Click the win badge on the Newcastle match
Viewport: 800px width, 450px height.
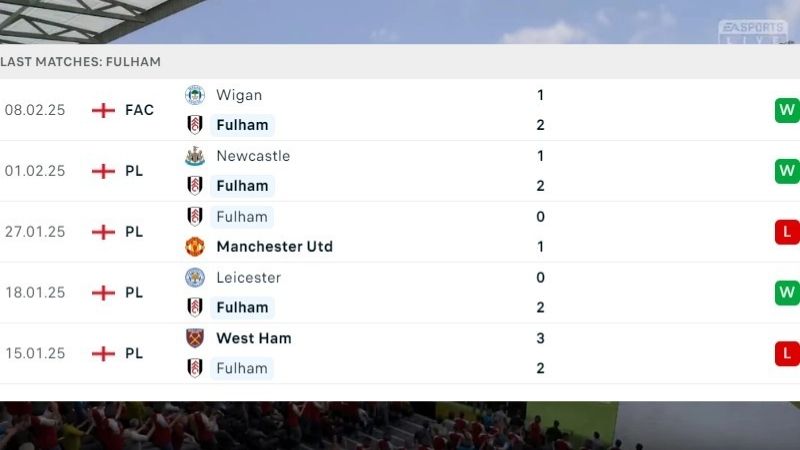(x=786, y=171)
